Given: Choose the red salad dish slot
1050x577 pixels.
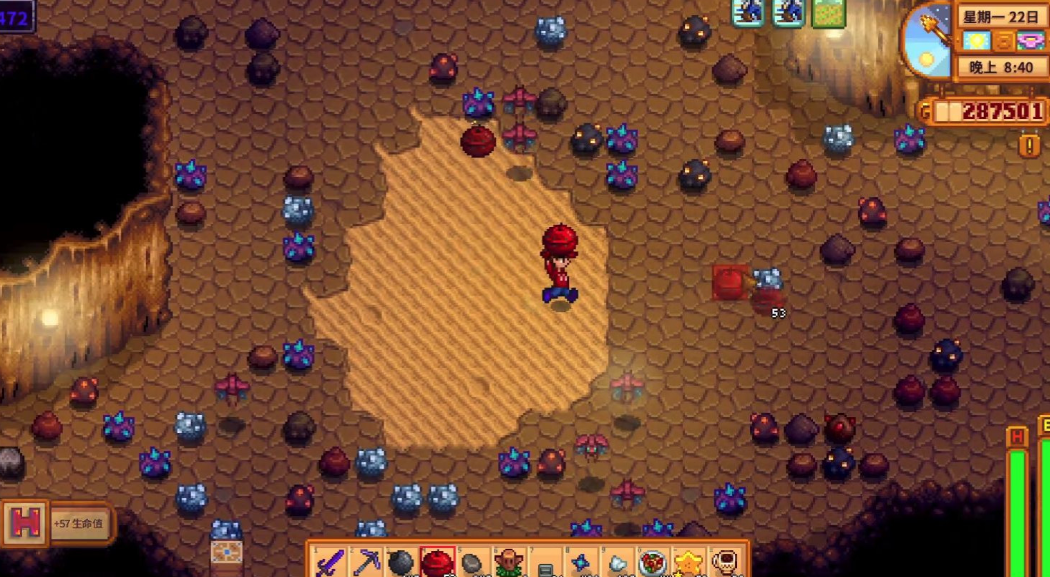Looking at the screenshot, I should point(653,563).
